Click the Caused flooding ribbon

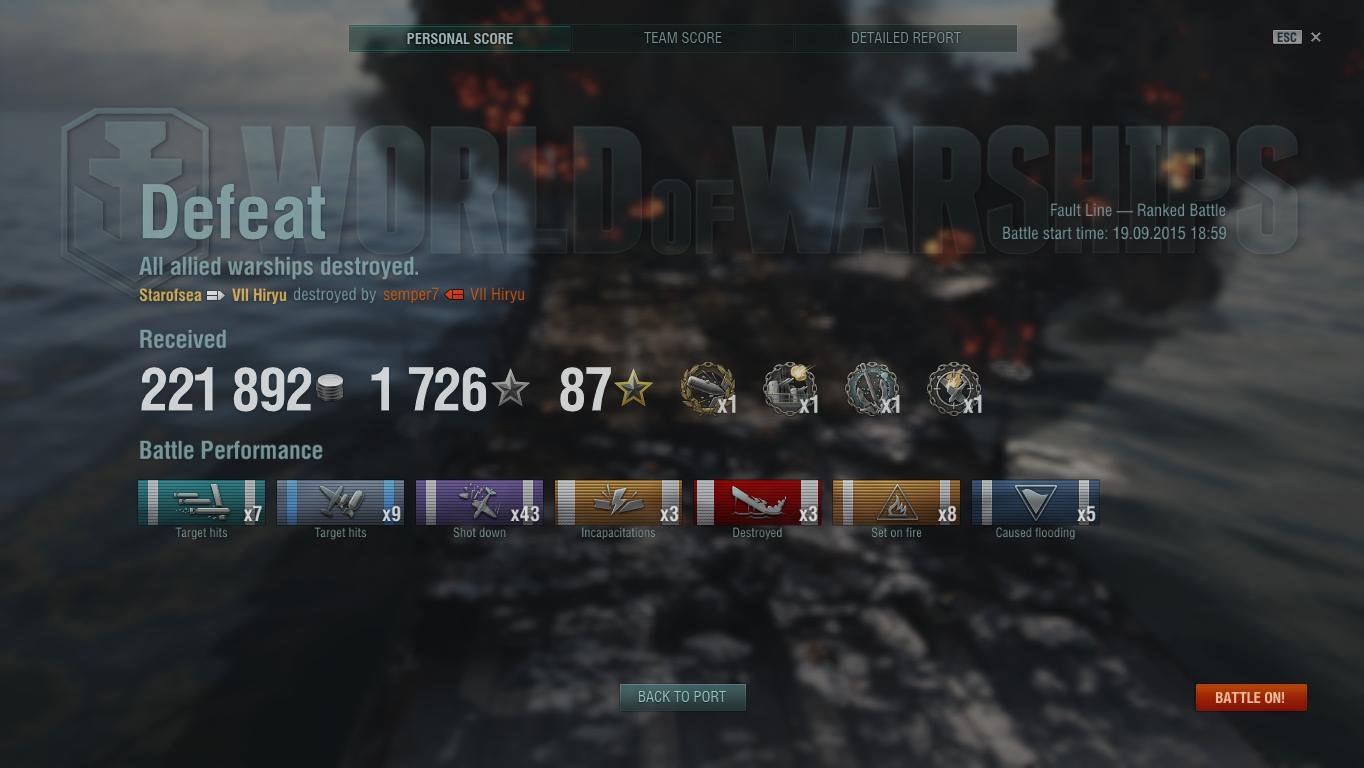point(1035,503)
